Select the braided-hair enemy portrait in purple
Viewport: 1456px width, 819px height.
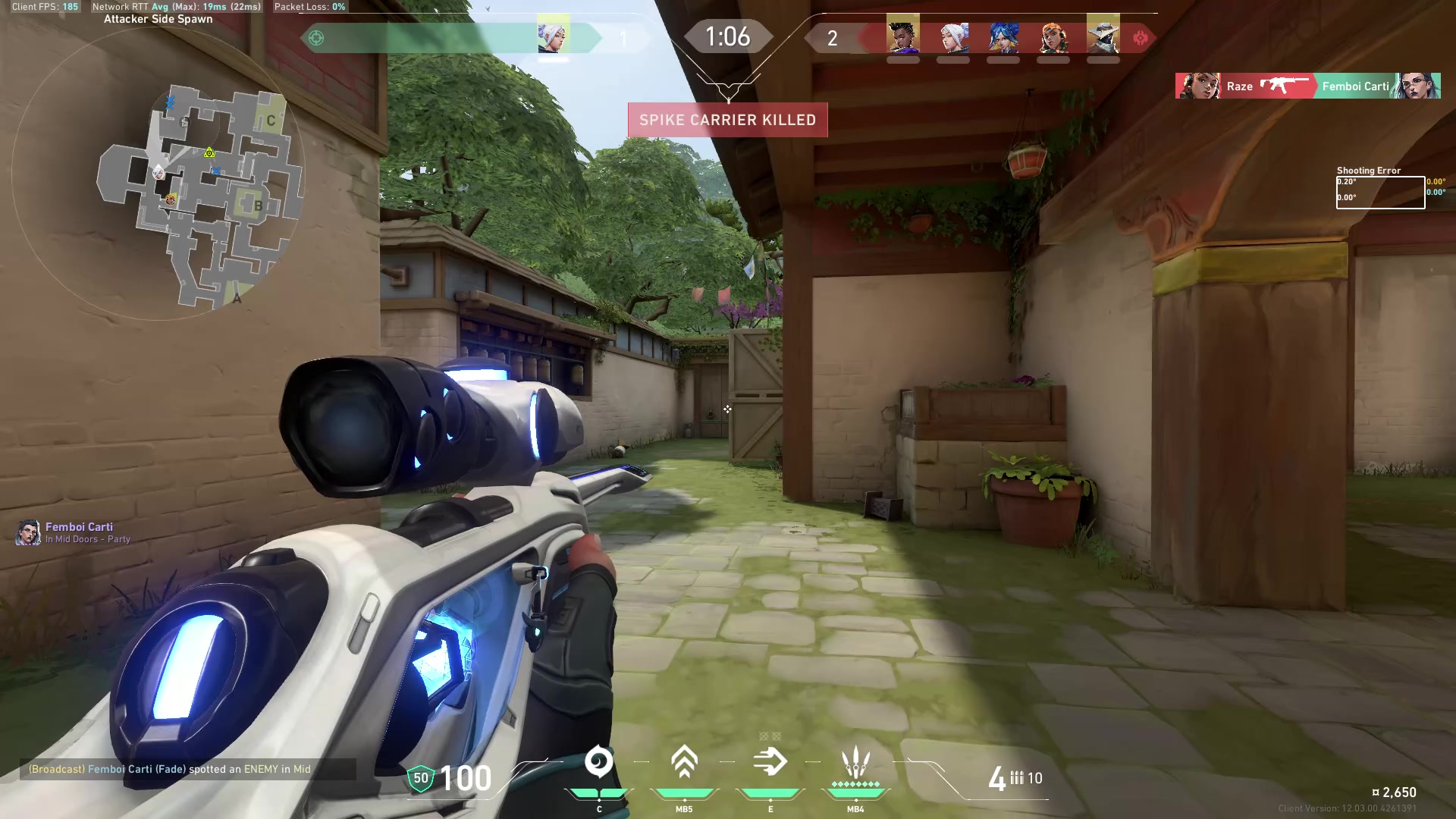pos(903,35)
